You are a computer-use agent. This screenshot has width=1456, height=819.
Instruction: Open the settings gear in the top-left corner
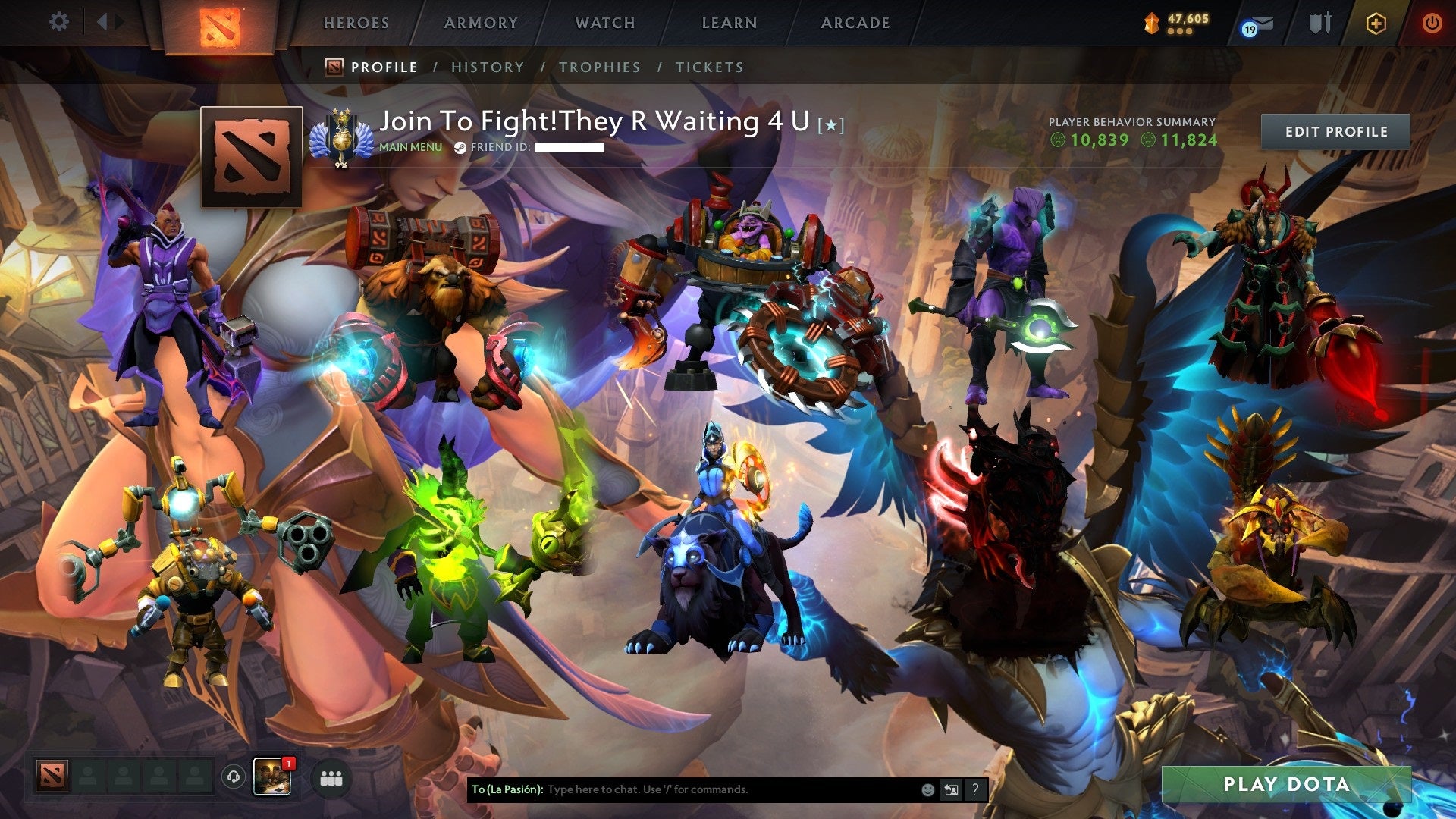[59, 21]
